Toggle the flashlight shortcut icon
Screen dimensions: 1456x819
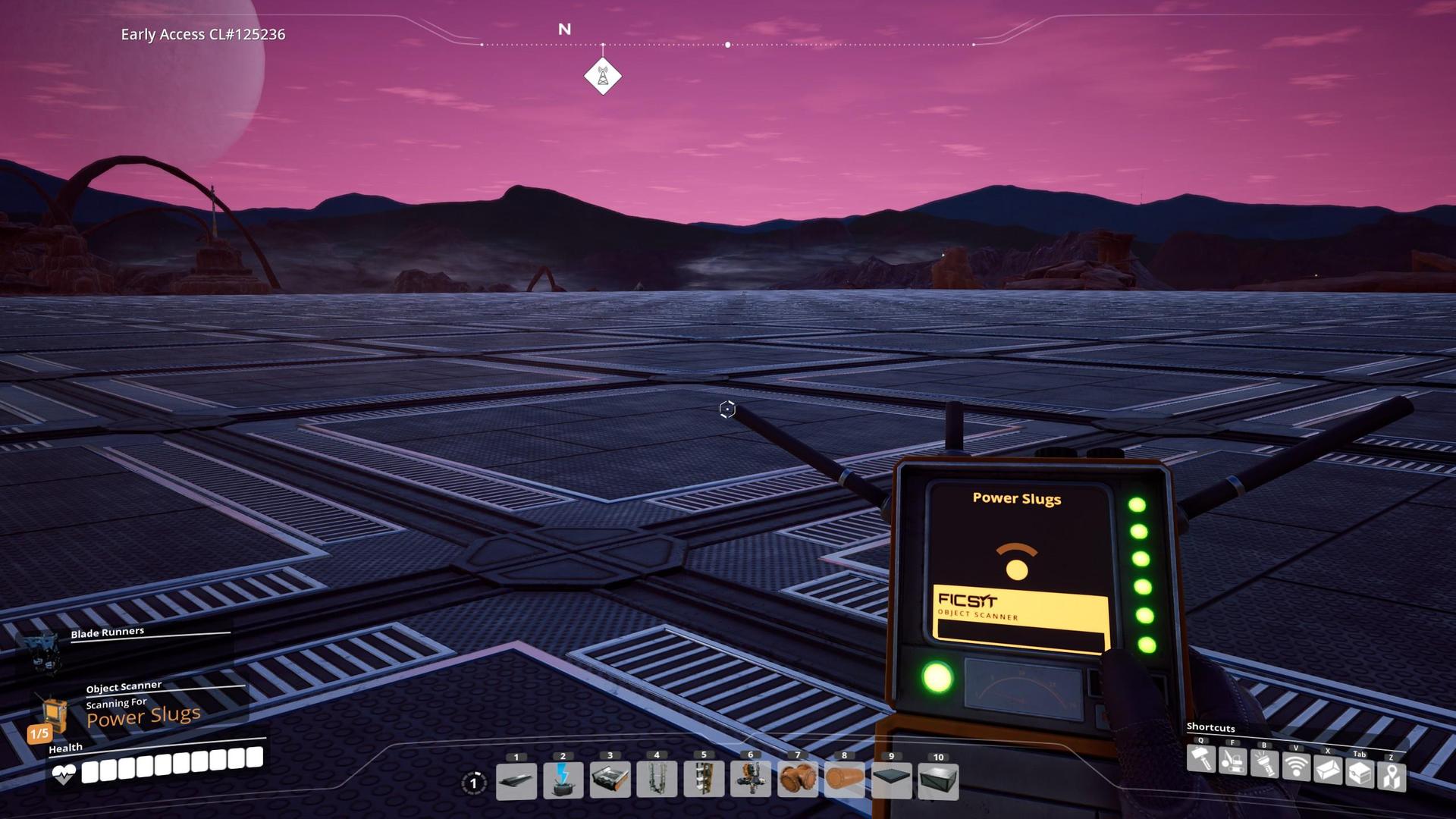pos(1264,764)
